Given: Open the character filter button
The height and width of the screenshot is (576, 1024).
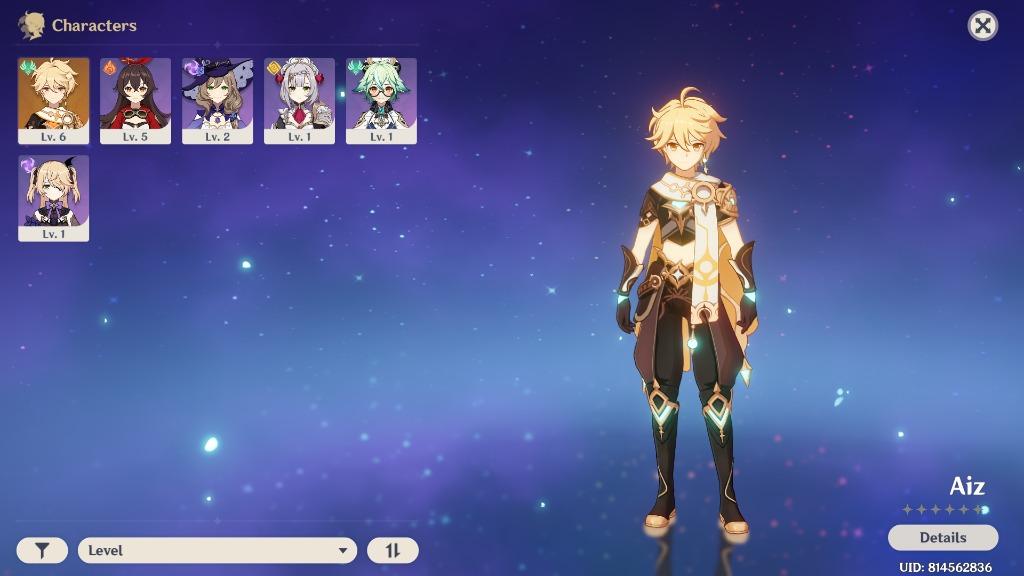Looking at the screenshot, I should [42, 550].
